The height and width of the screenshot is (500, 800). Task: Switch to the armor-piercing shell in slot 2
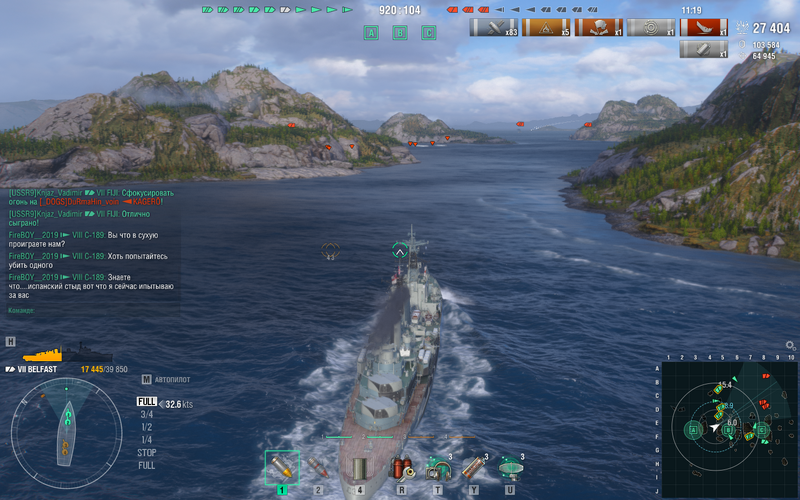click(x=319, y=468)
